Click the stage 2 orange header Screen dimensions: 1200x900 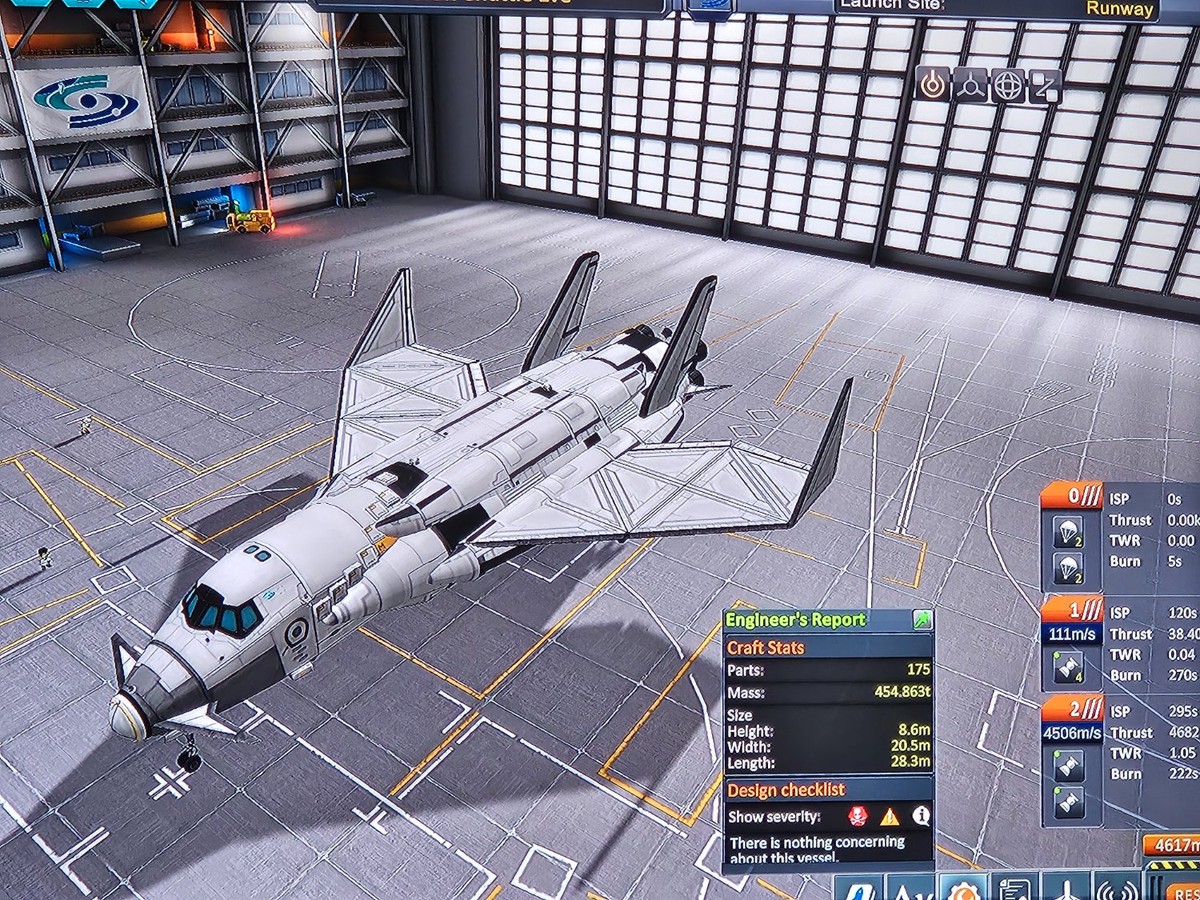1071,709
